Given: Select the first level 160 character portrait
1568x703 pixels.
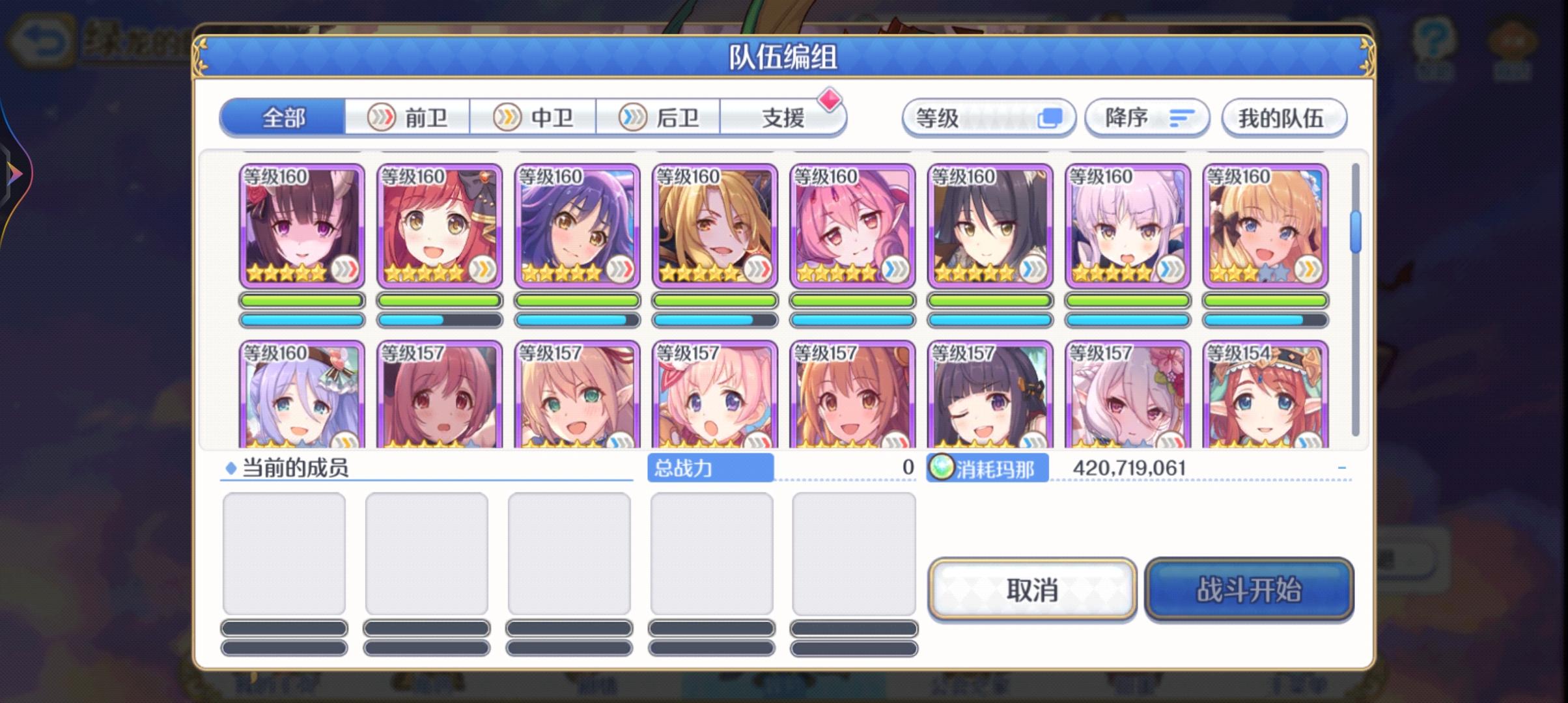Looking at the screenshot, I should click(x=301, y=225).
